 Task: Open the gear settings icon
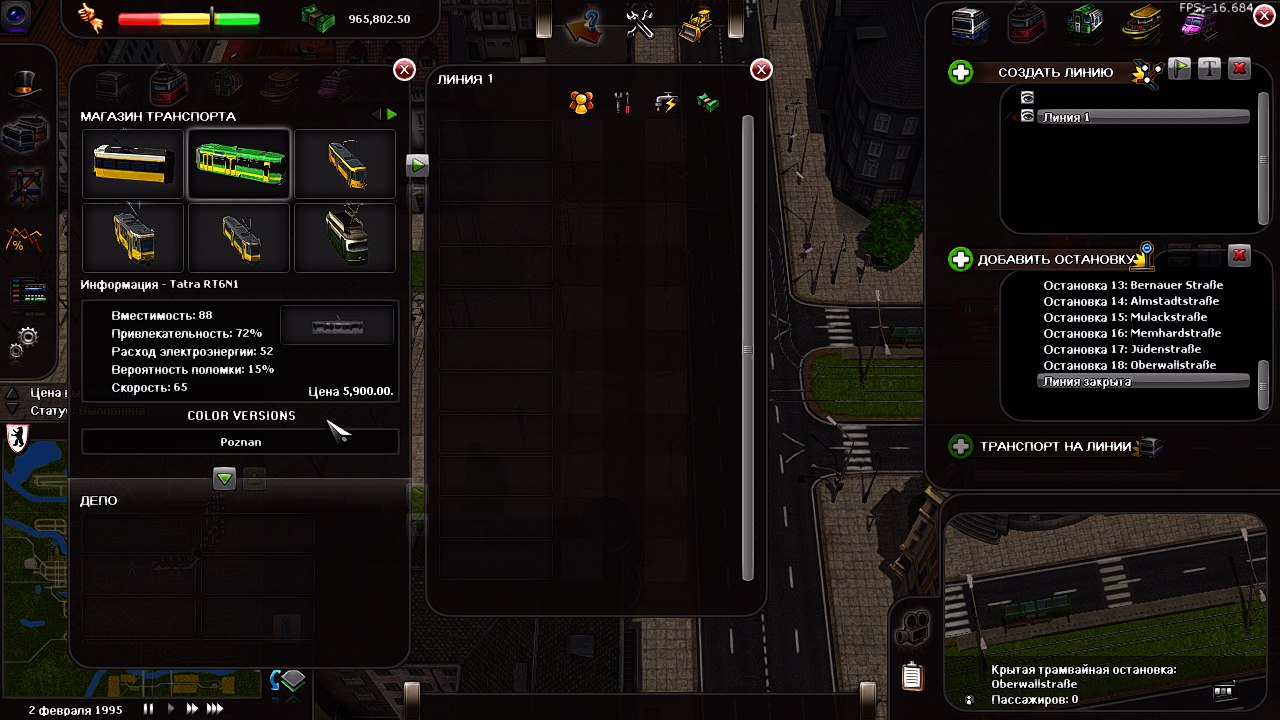pyautogui.click(x=22, y=343)
